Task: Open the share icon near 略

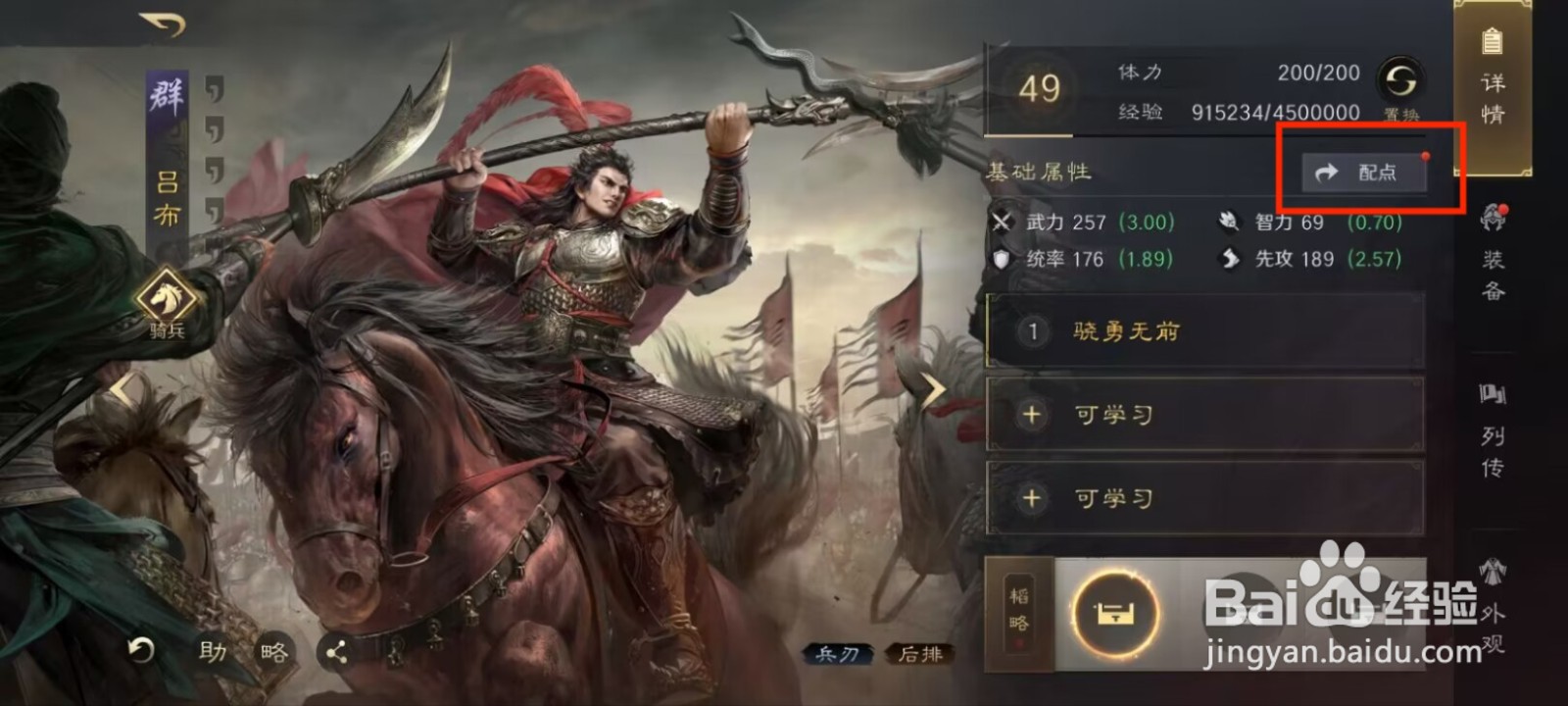Action: coord(335,649)
